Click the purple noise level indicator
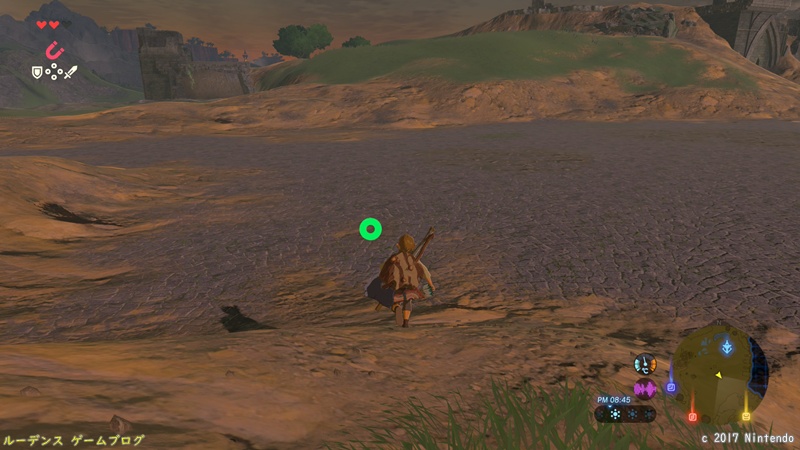800x450 pixels. click(645, 389)
